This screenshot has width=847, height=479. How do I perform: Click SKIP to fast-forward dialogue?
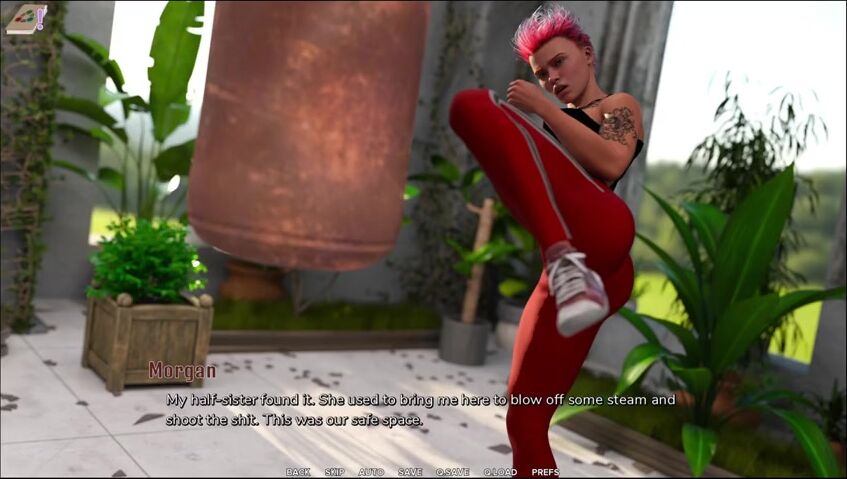(334, 472)
